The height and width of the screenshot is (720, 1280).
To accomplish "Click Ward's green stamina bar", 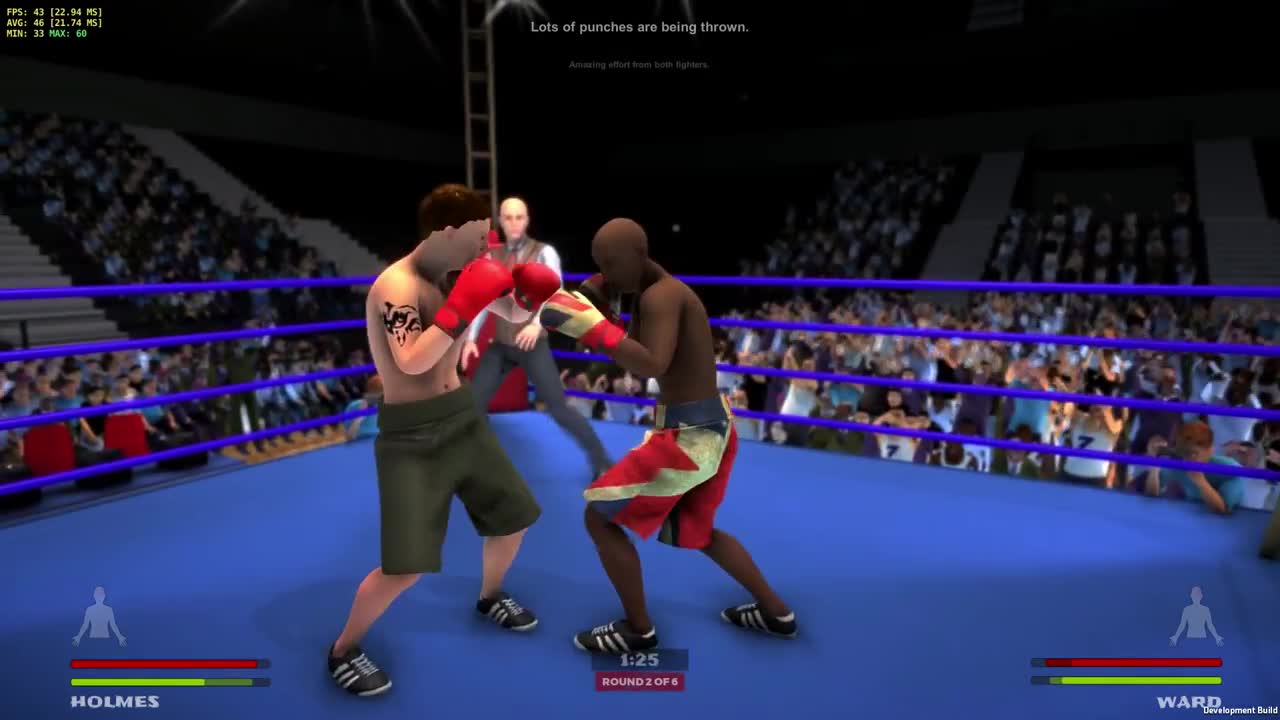I will point(1127,679).
